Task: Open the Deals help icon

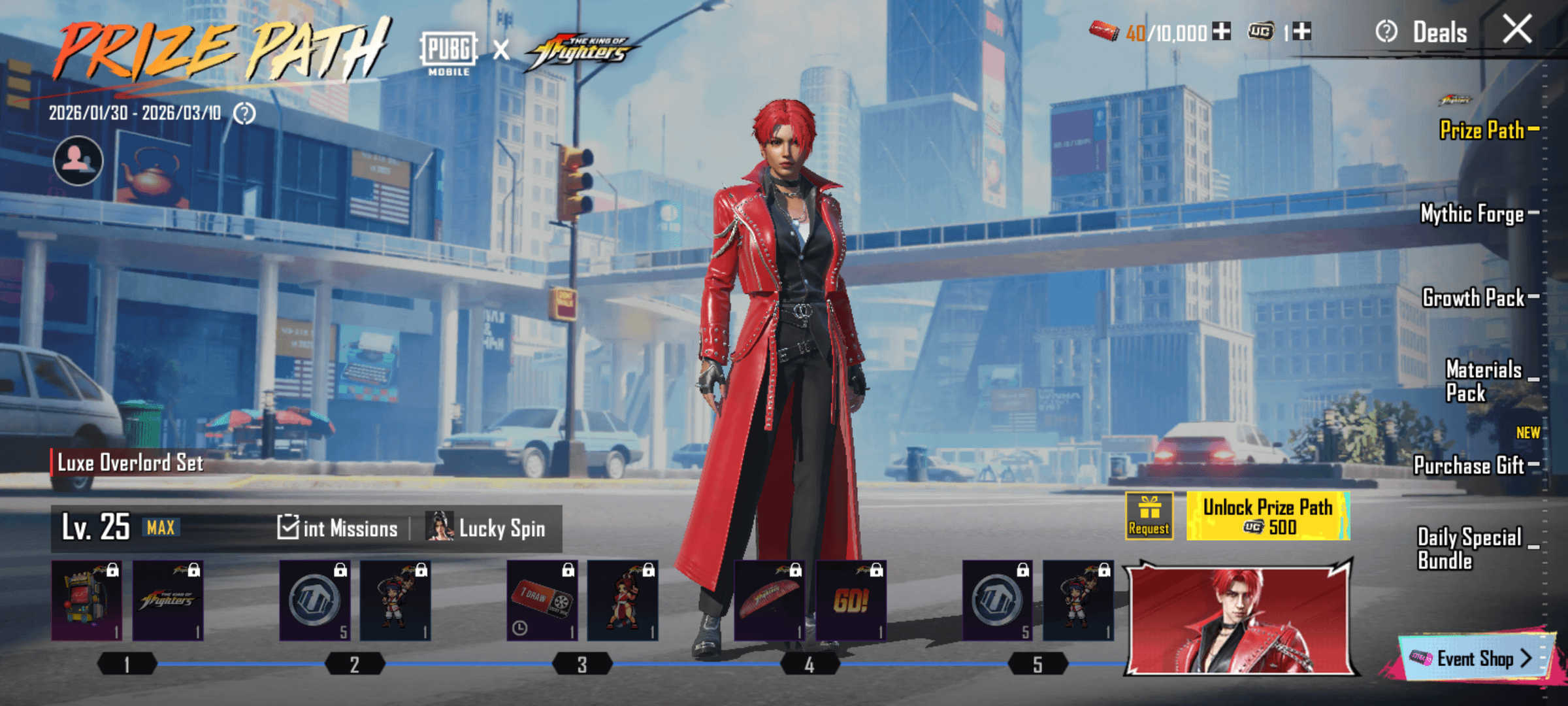Action: [1386, 31]
